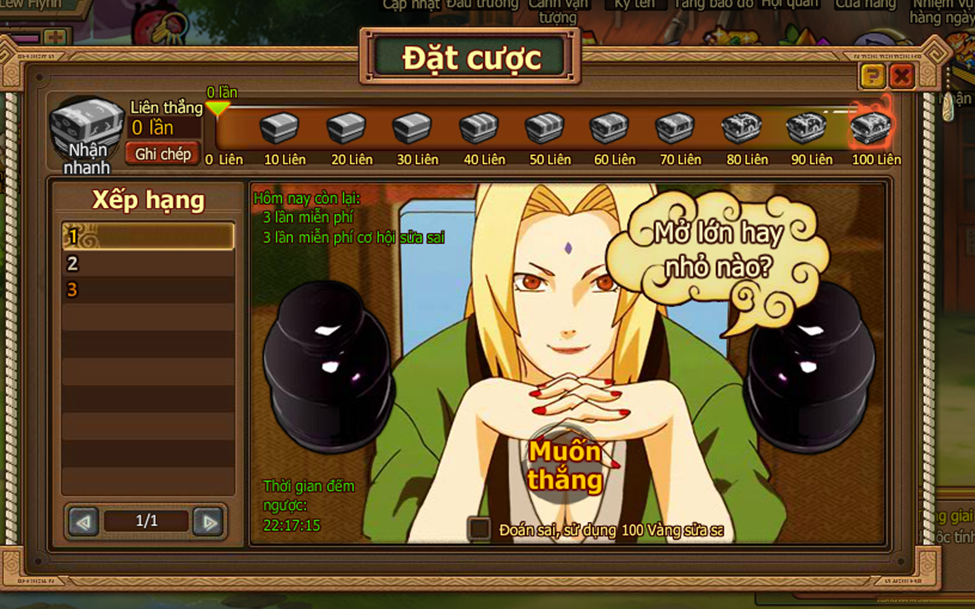975x609 pixels.
Task: Select the 100 Liên reward chest
Action: point(869,129)
